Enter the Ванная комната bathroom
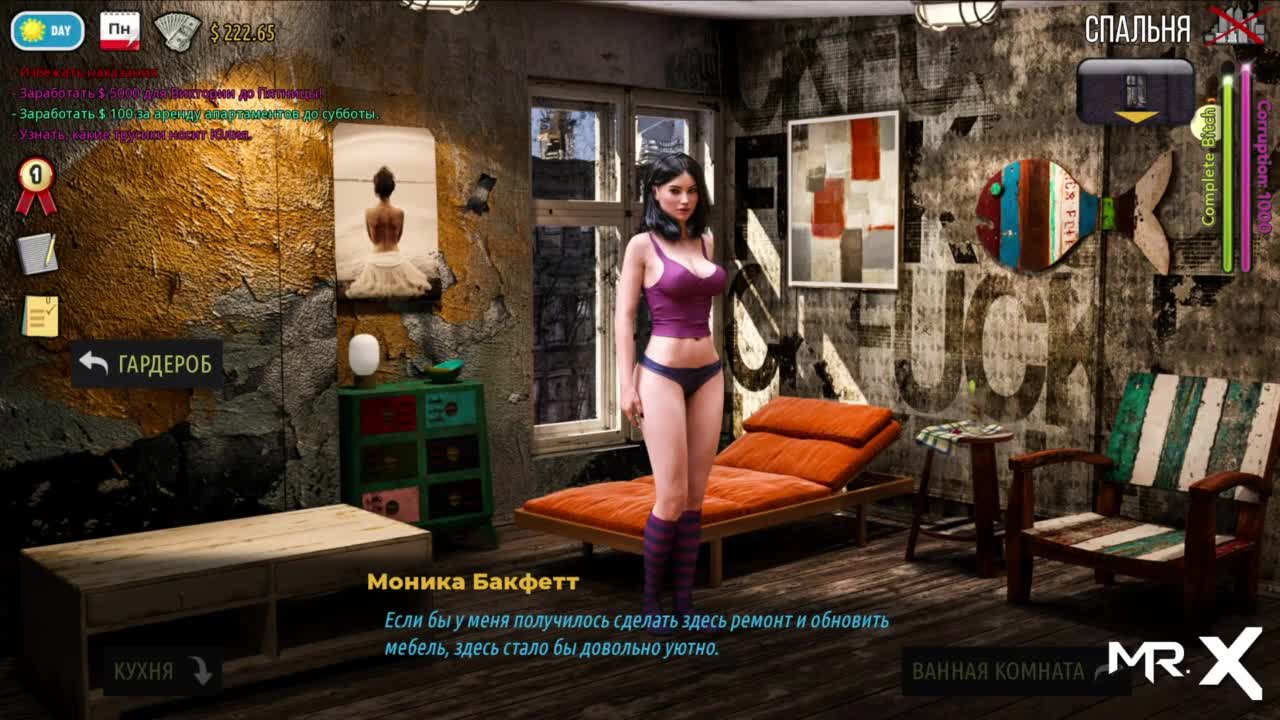The image size is (1280, 720). tap(1012, 671)
